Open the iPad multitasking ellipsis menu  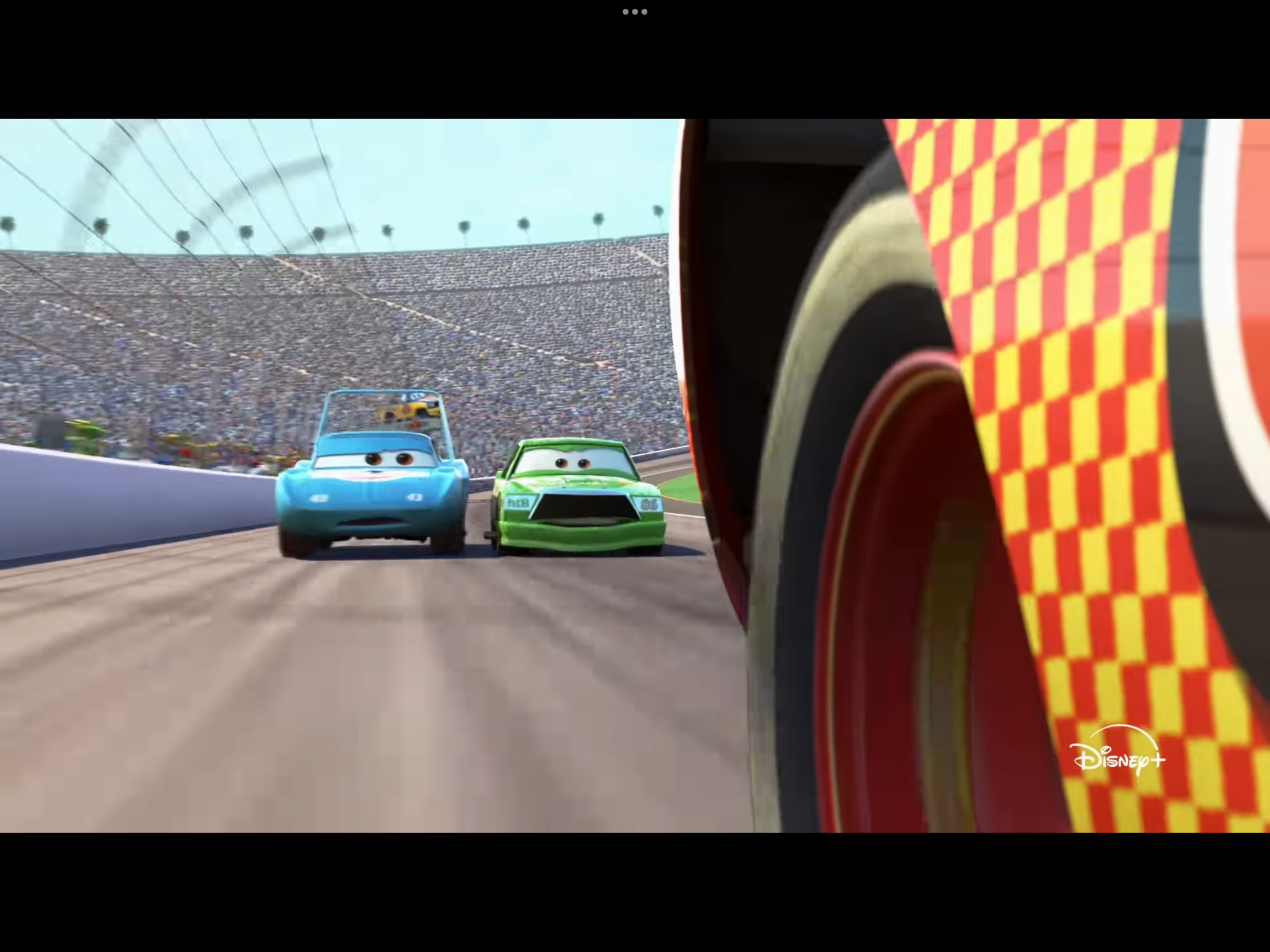coord(634,11)
